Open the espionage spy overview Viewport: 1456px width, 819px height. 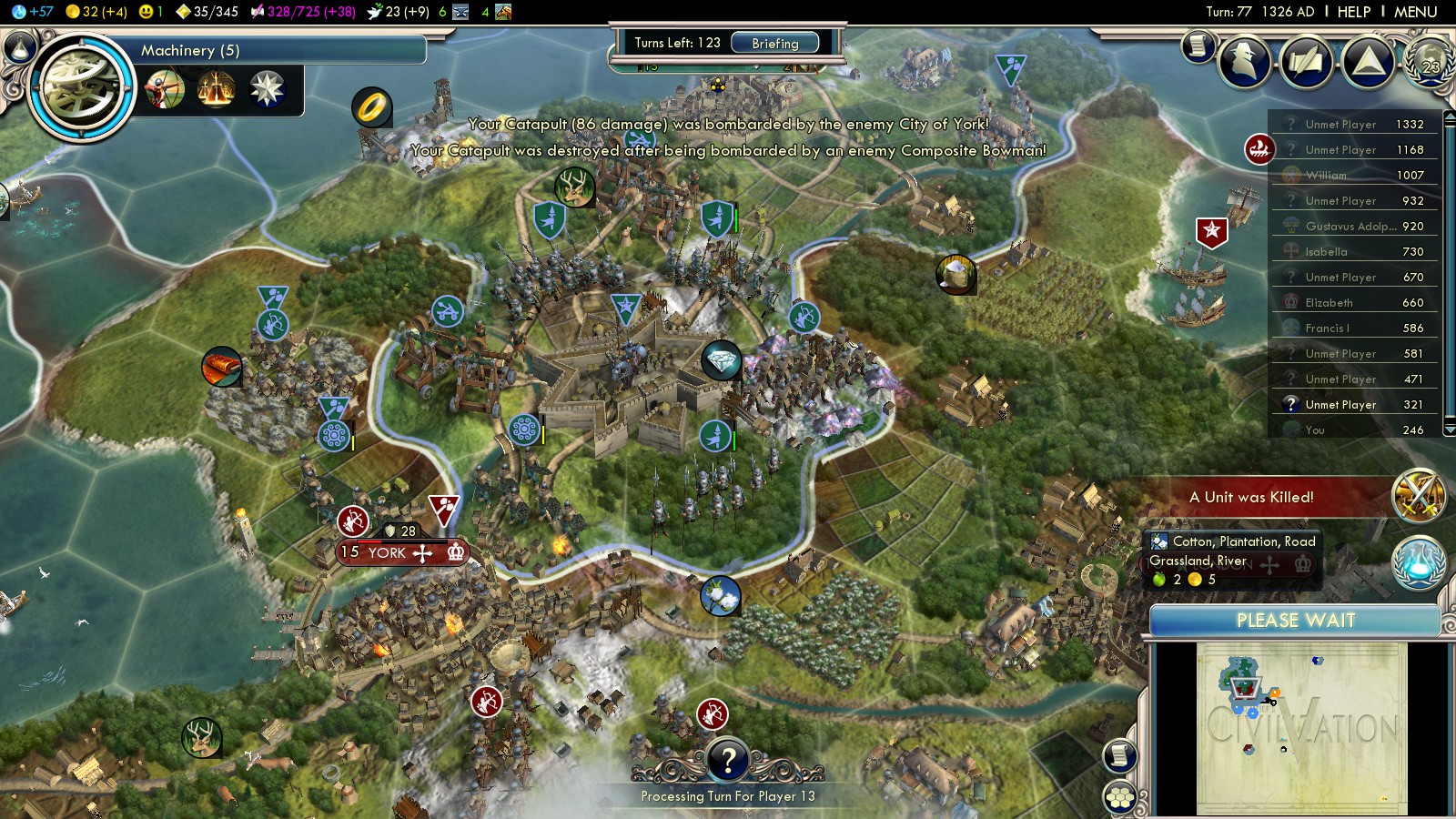(x=1244, y=62)
